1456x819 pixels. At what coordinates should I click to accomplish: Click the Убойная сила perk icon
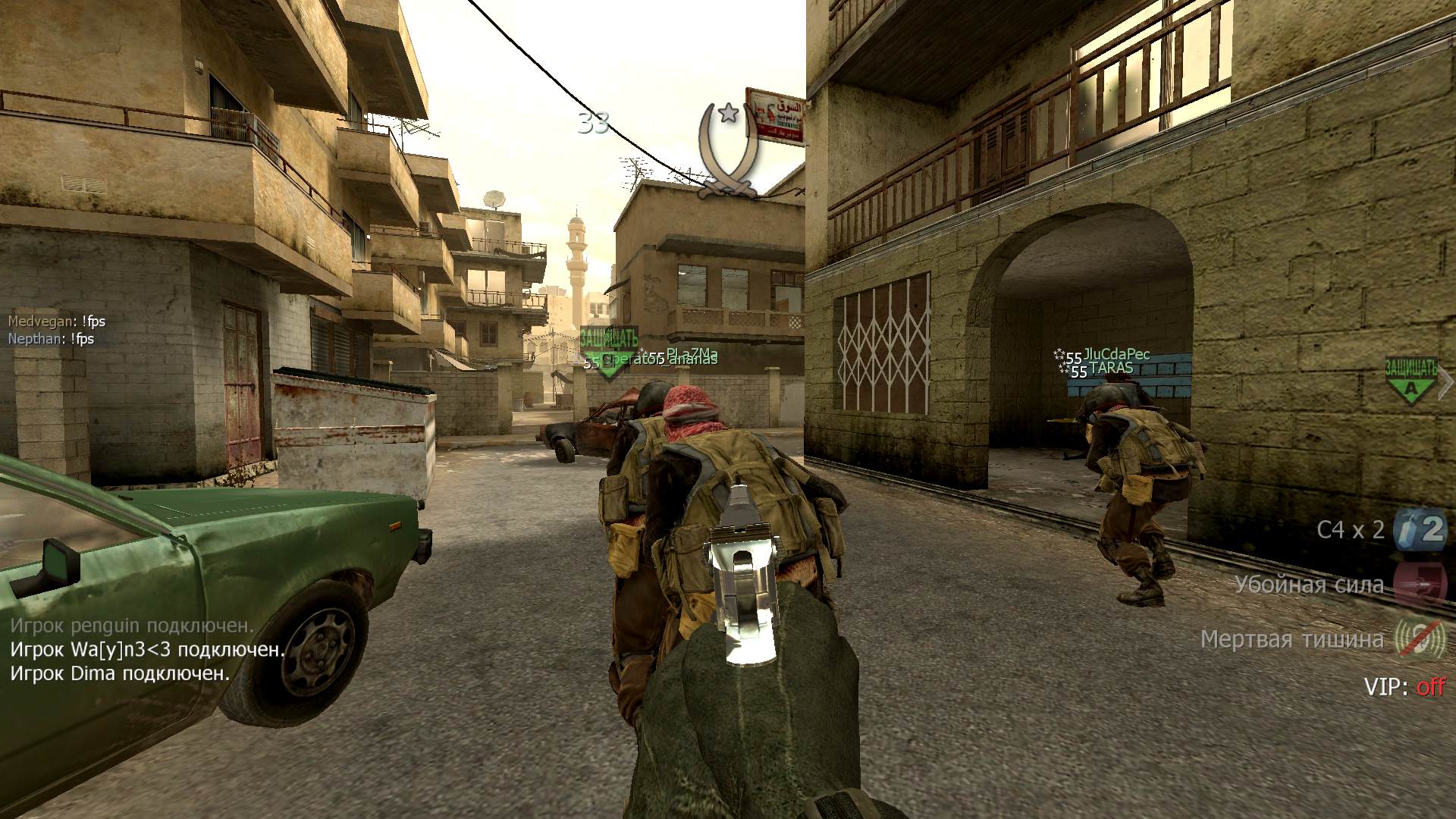(1420, 584)
